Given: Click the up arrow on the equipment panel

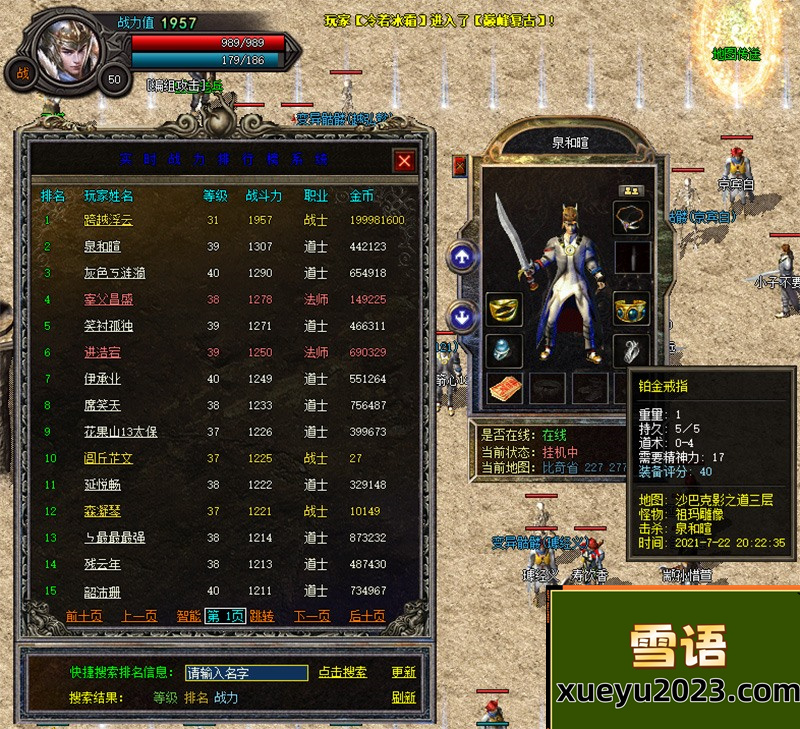Looking at the screenshot, I should pyautogui.click(x=462, y=257).
